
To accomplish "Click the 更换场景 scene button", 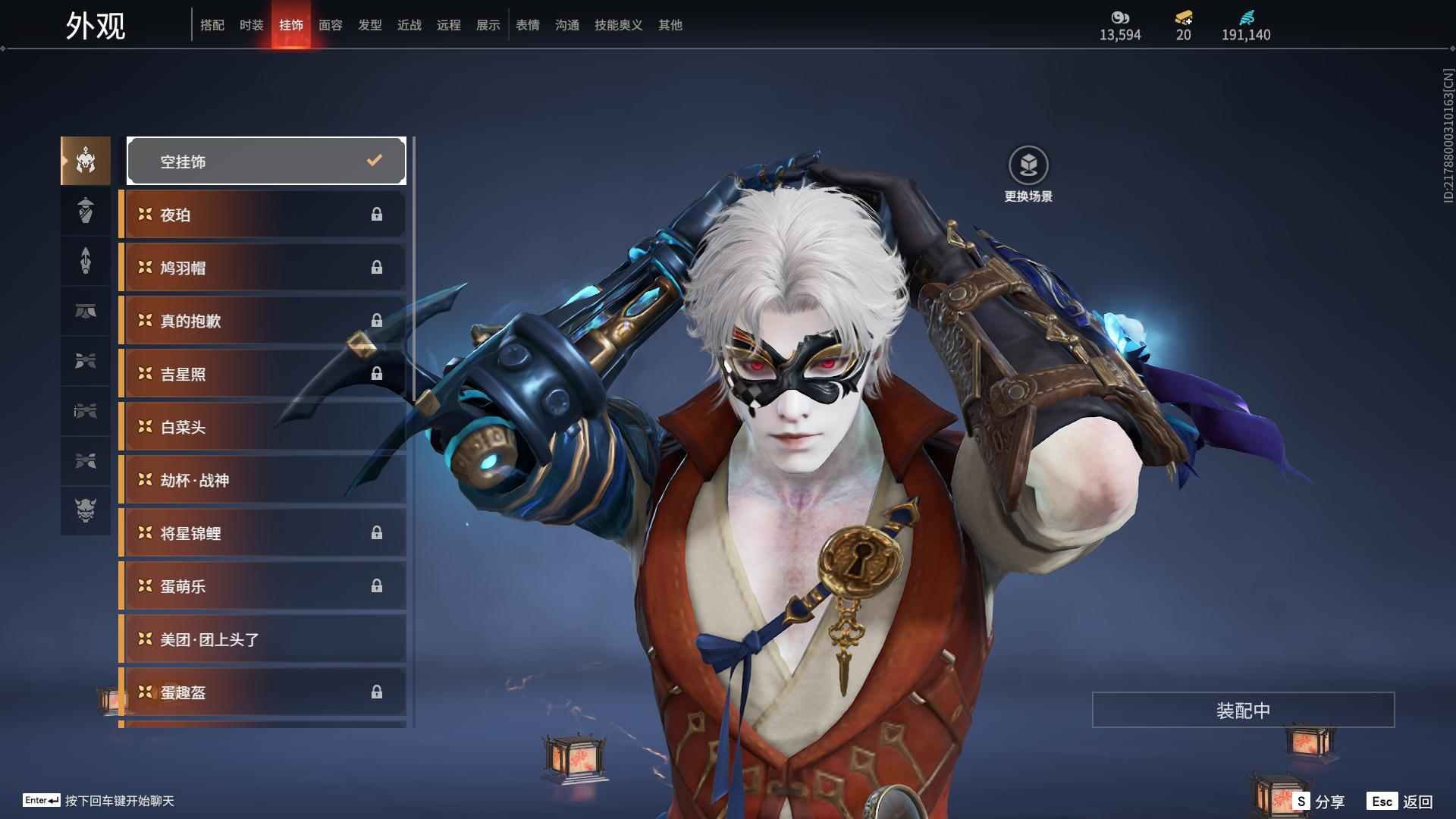I will click(x=1028, y=174).
